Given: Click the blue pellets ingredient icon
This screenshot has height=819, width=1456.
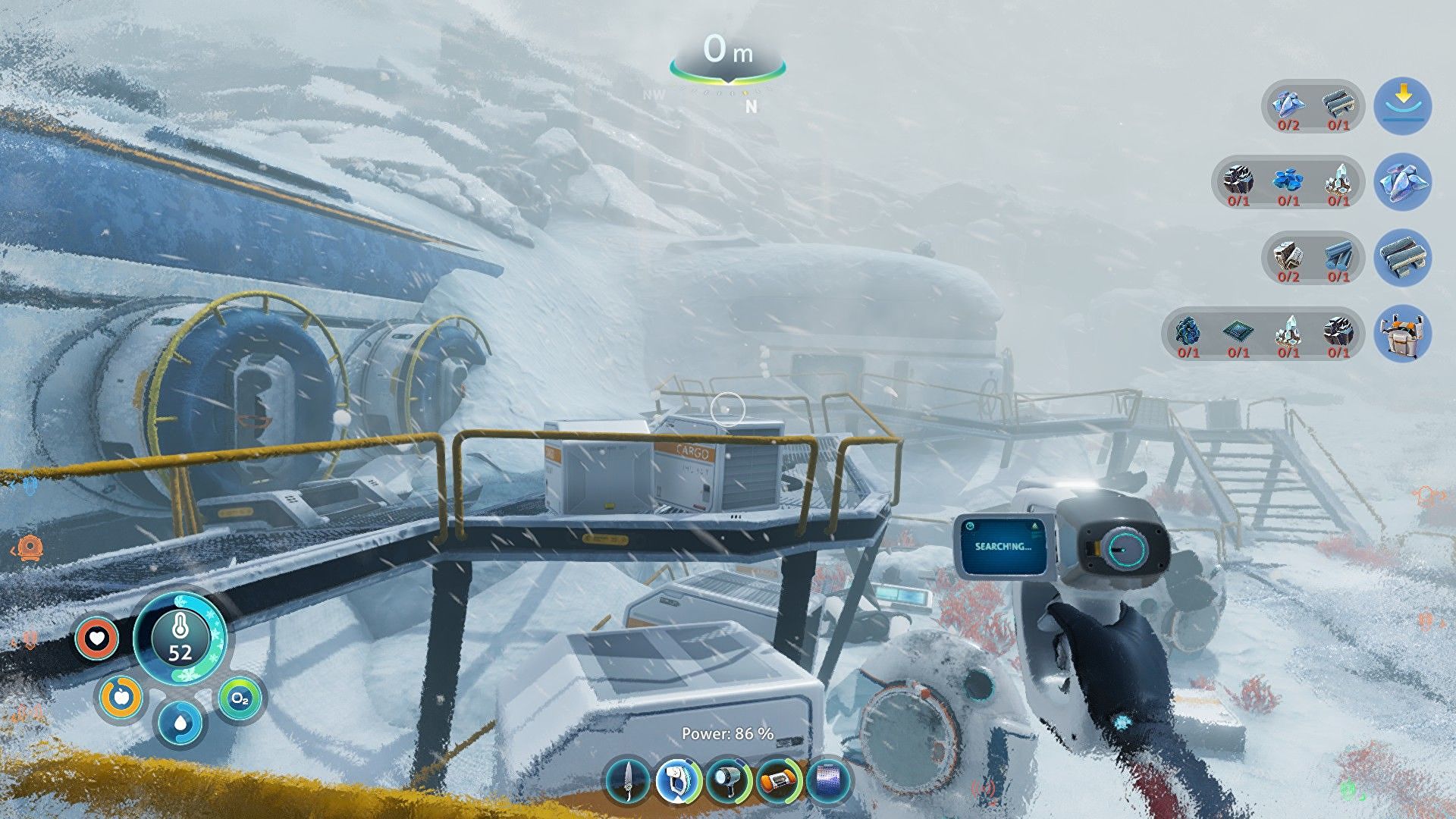Looking at the screenshot, I should (1288, 180).
